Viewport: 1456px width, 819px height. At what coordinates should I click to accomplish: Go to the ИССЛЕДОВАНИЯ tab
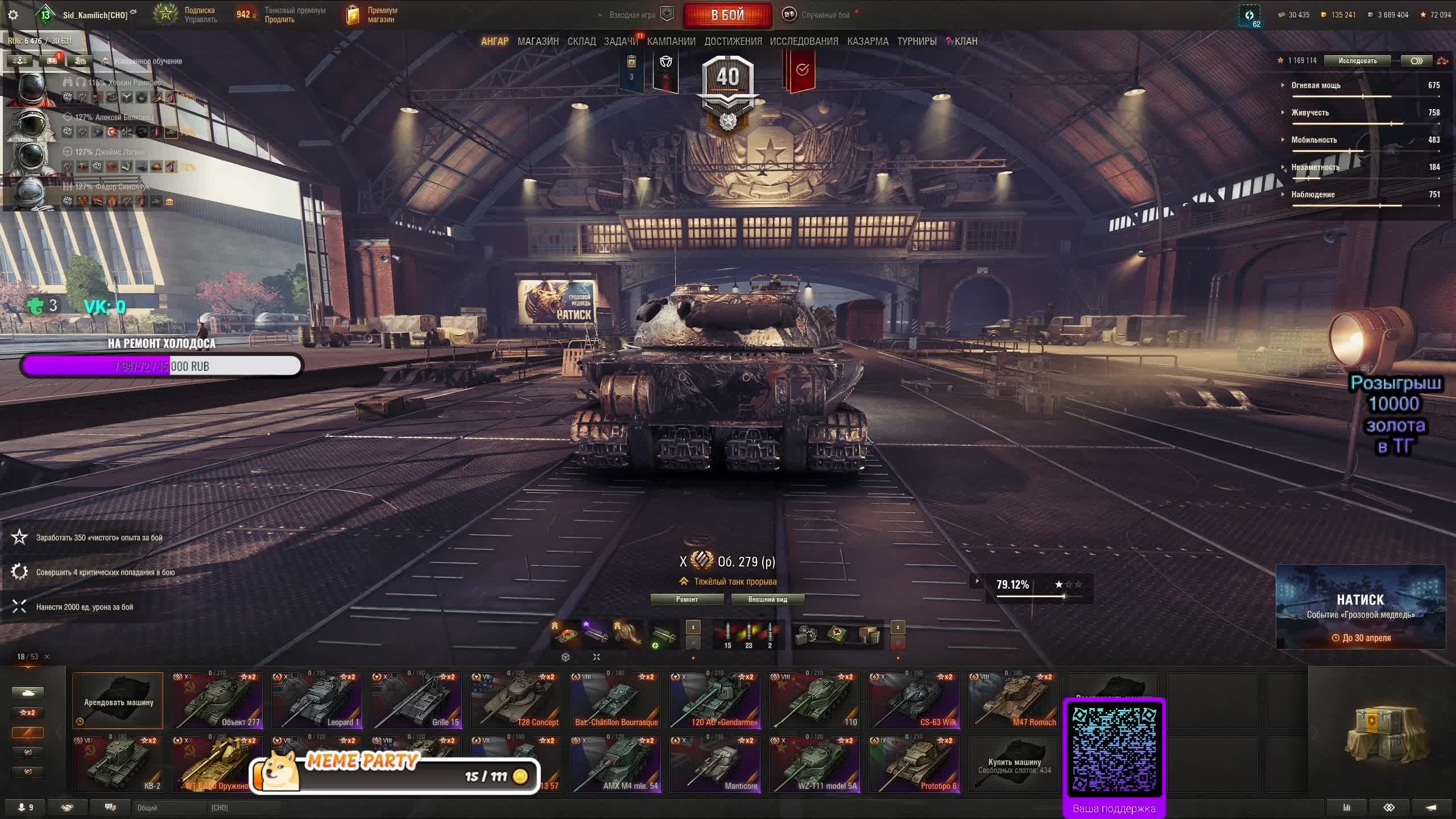tap(804, 42)
